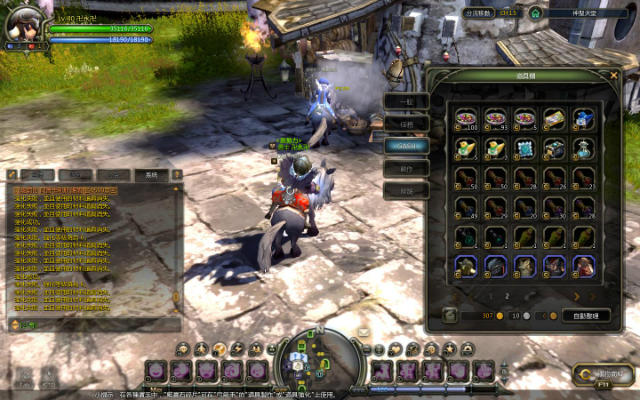Screen dimensions: 640x400
Task: Open the house icon near top right
Action: (535, 13)
